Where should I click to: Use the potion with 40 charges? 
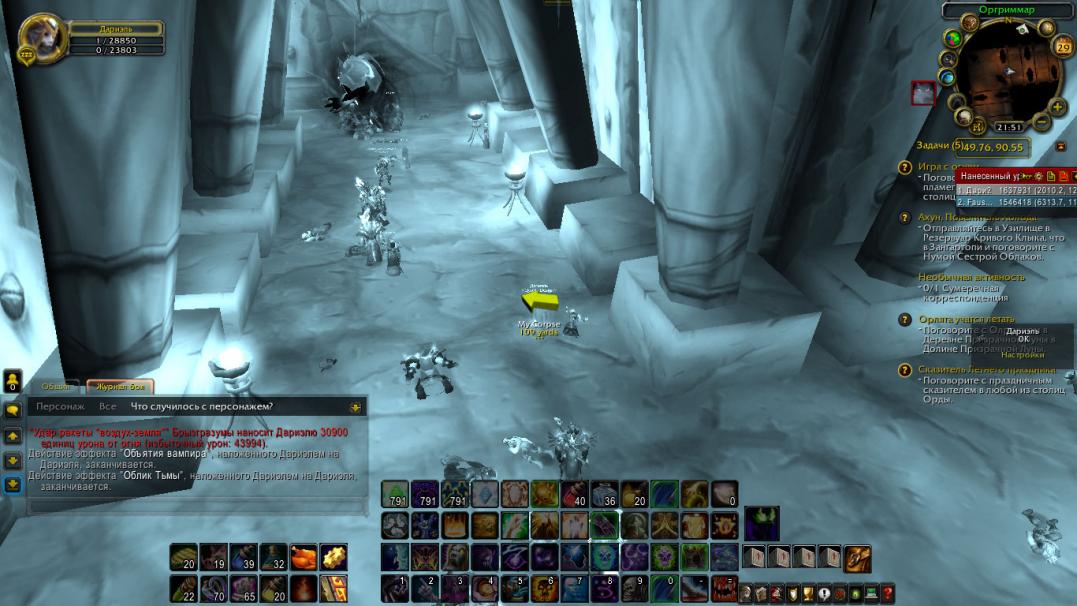coord(574,493)
